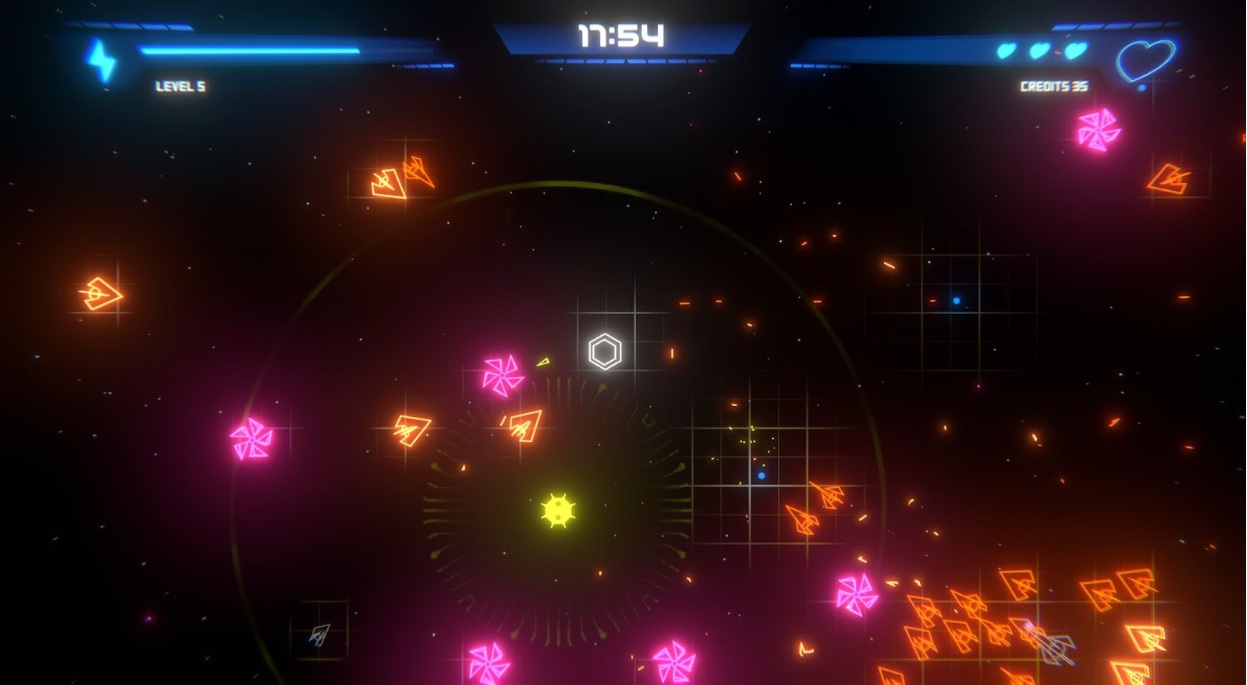Screen dimensions: 1247x685
Task: Click the lightning bolt energy icon
Action: click(x=101, y=60)
